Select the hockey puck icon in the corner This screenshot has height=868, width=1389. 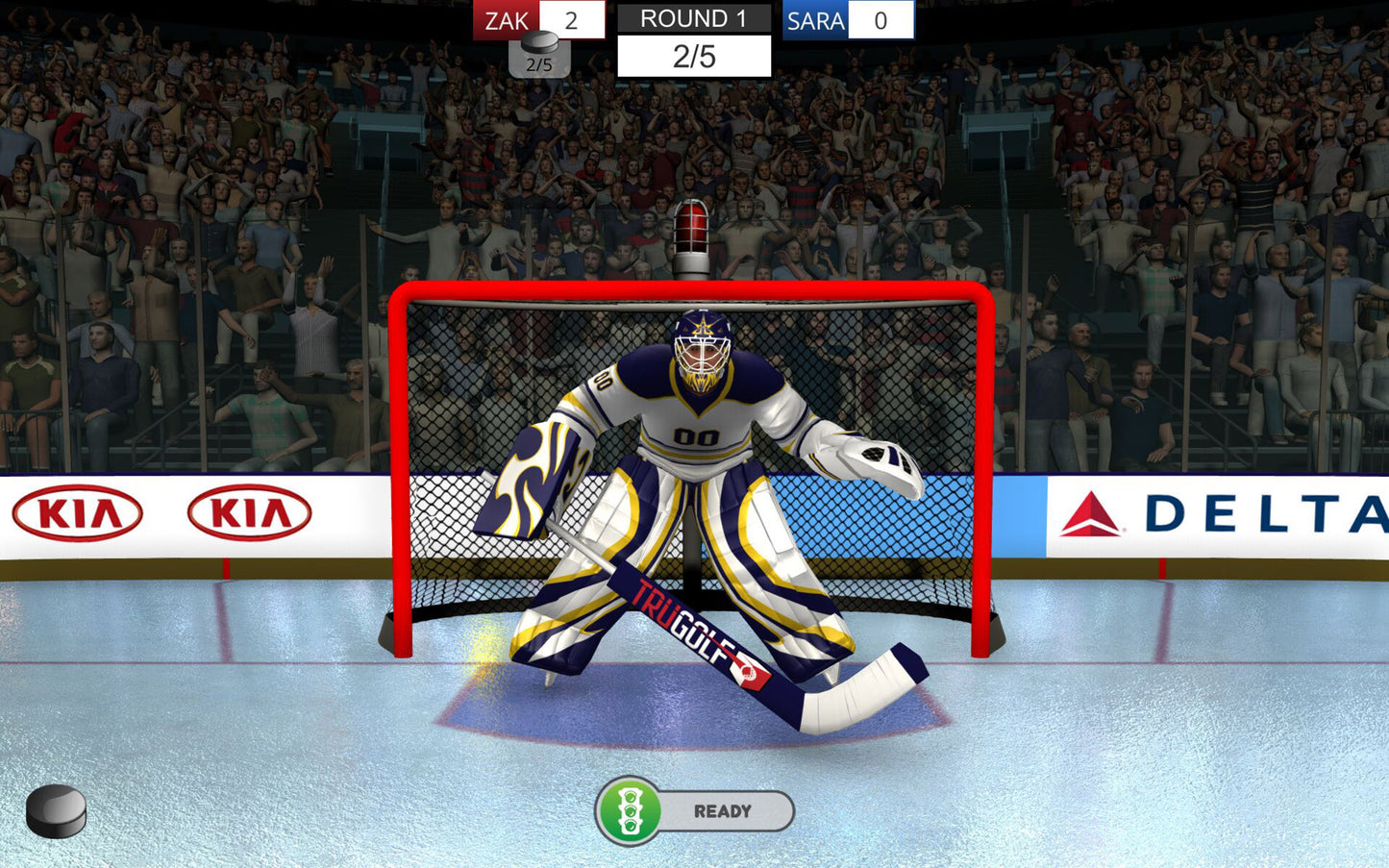click(56, 810)
